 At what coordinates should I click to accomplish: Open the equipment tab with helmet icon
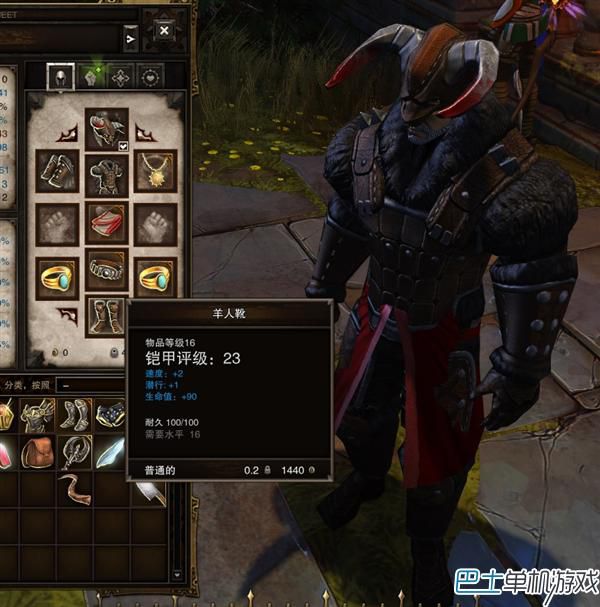pos(60,76)
